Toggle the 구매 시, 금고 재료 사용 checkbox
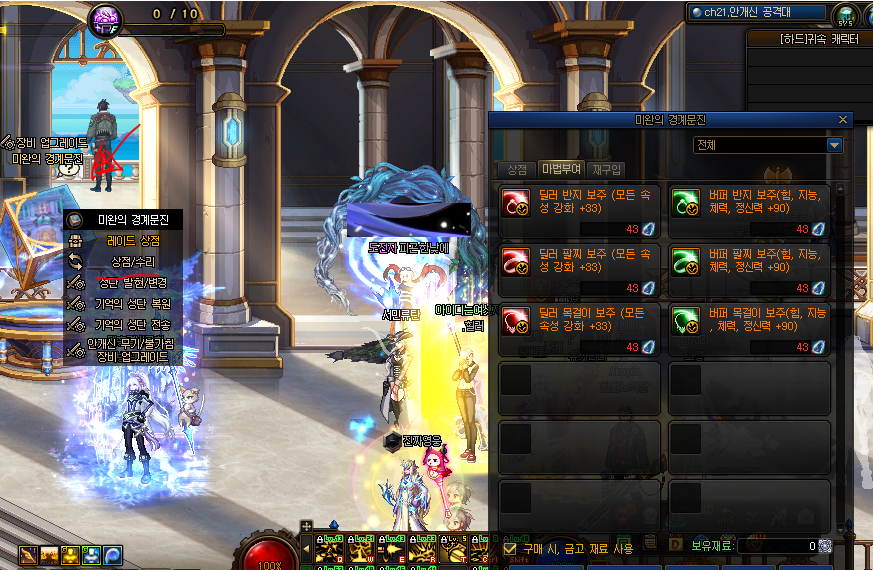873x570 pixels. point(511,548)
